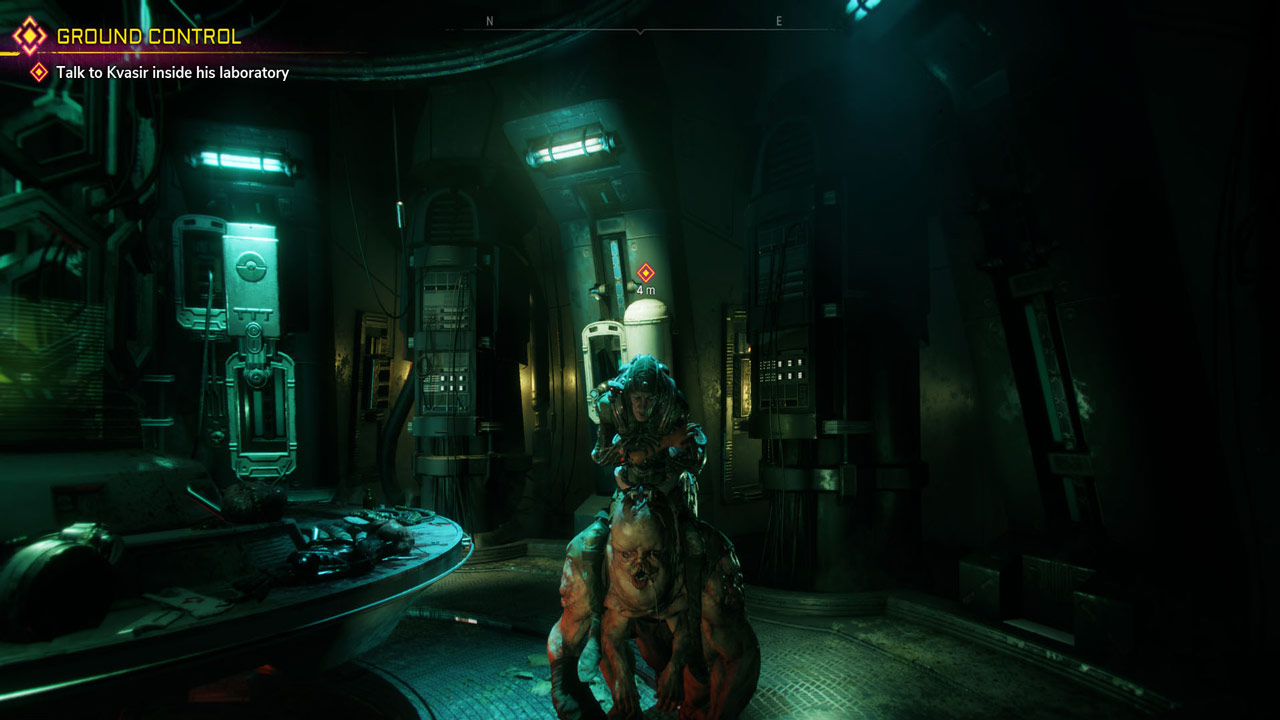Screen dimensions: 1280x720
Task: Click the 'Talk to Kvasir' objective entry
Action: point(172,72)
